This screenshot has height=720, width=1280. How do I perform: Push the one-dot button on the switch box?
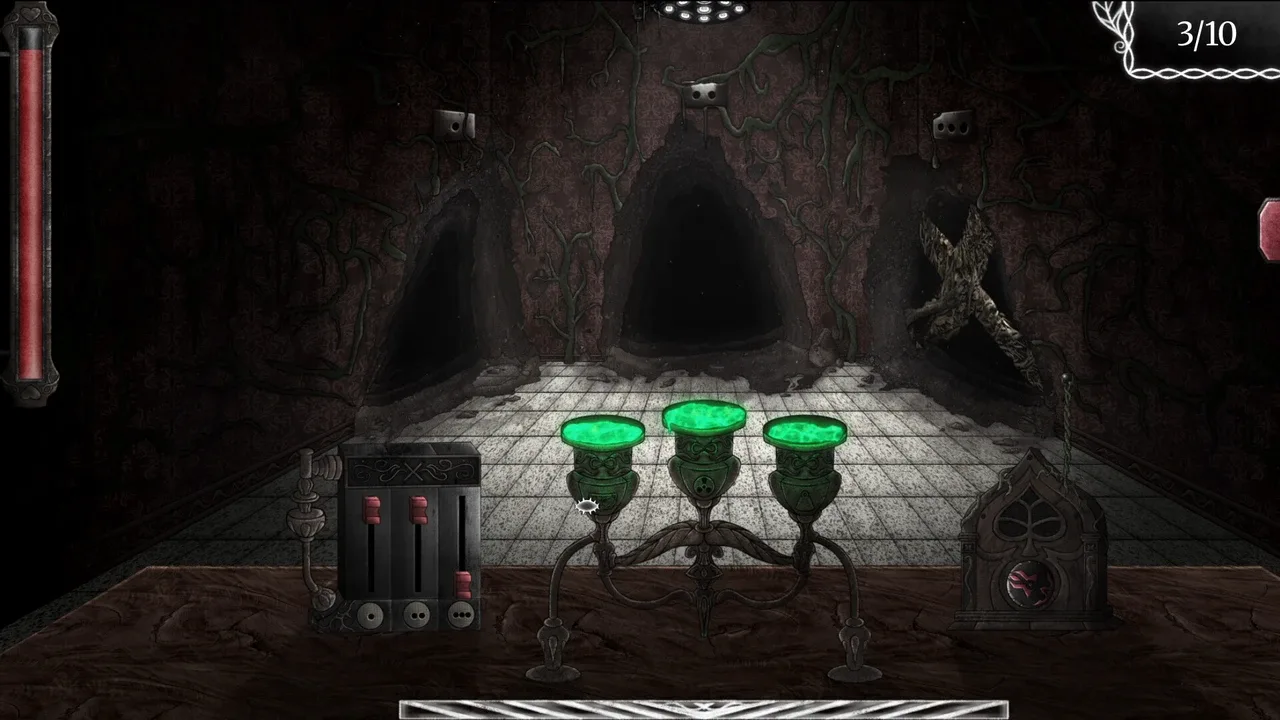coord(371,613)
